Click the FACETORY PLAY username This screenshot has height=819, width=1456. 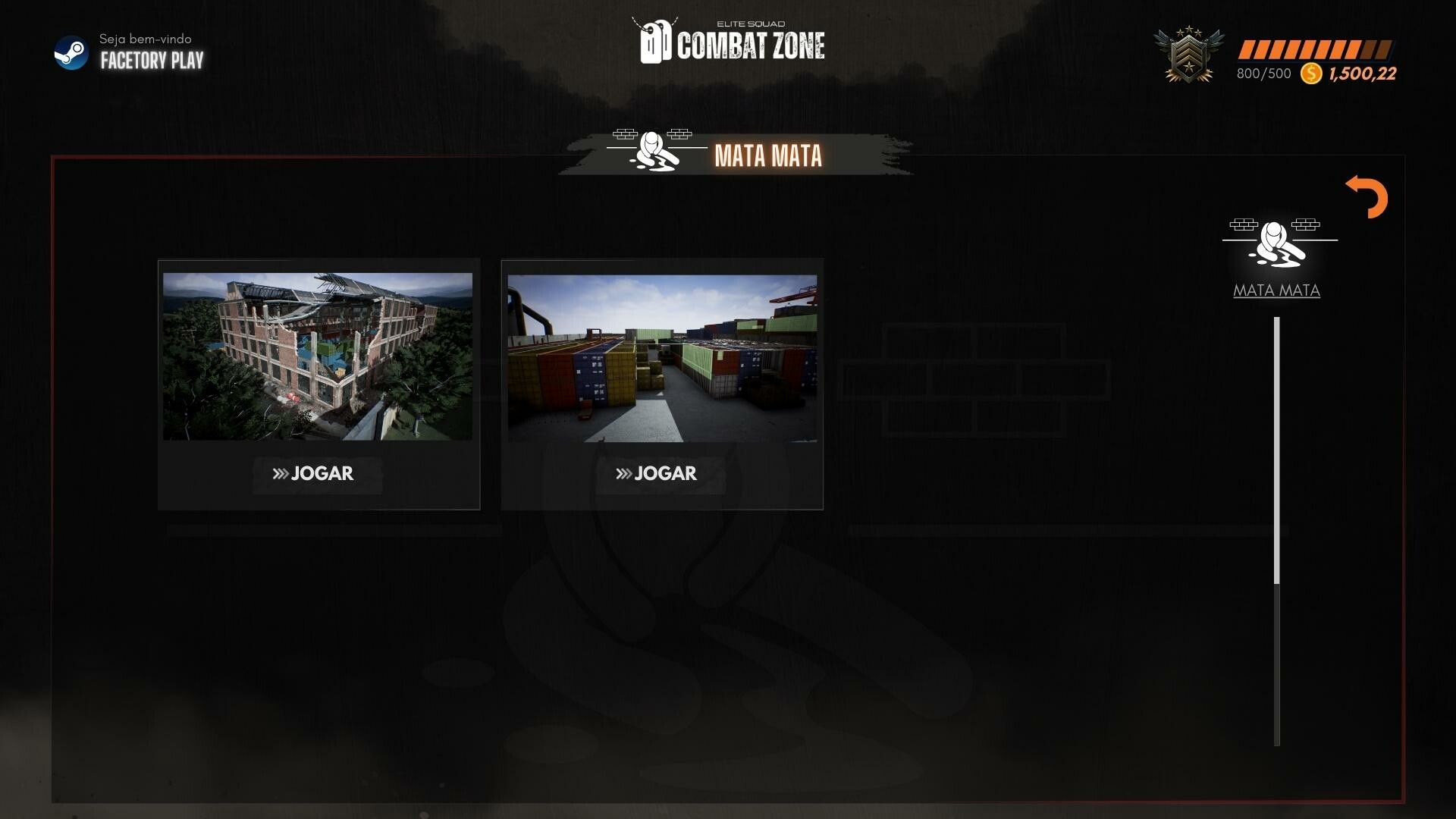point(151,61)
